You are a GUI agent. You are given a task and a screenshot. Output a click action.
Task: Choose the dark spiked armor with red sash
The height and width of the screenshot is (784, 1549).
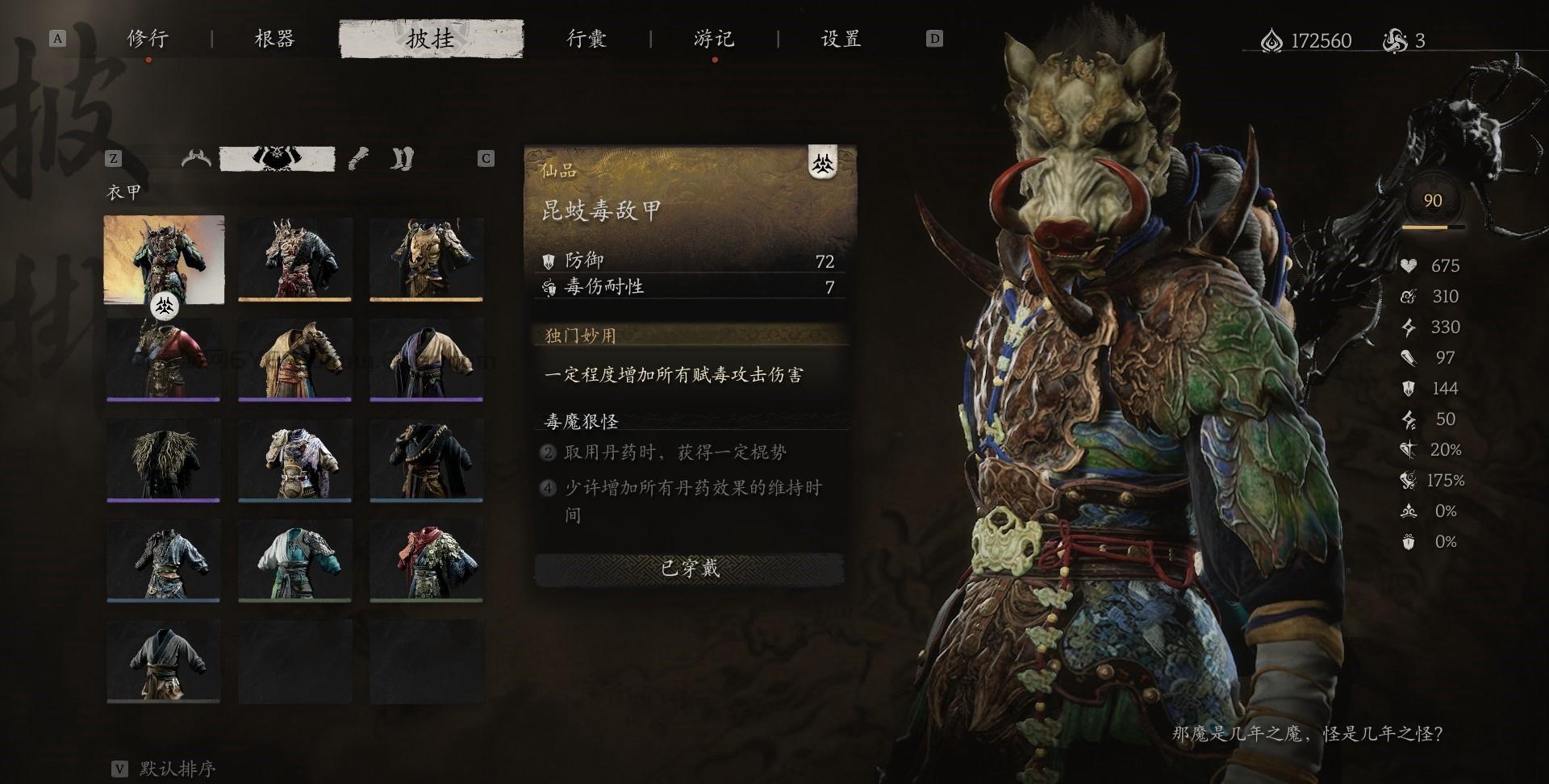294,258
